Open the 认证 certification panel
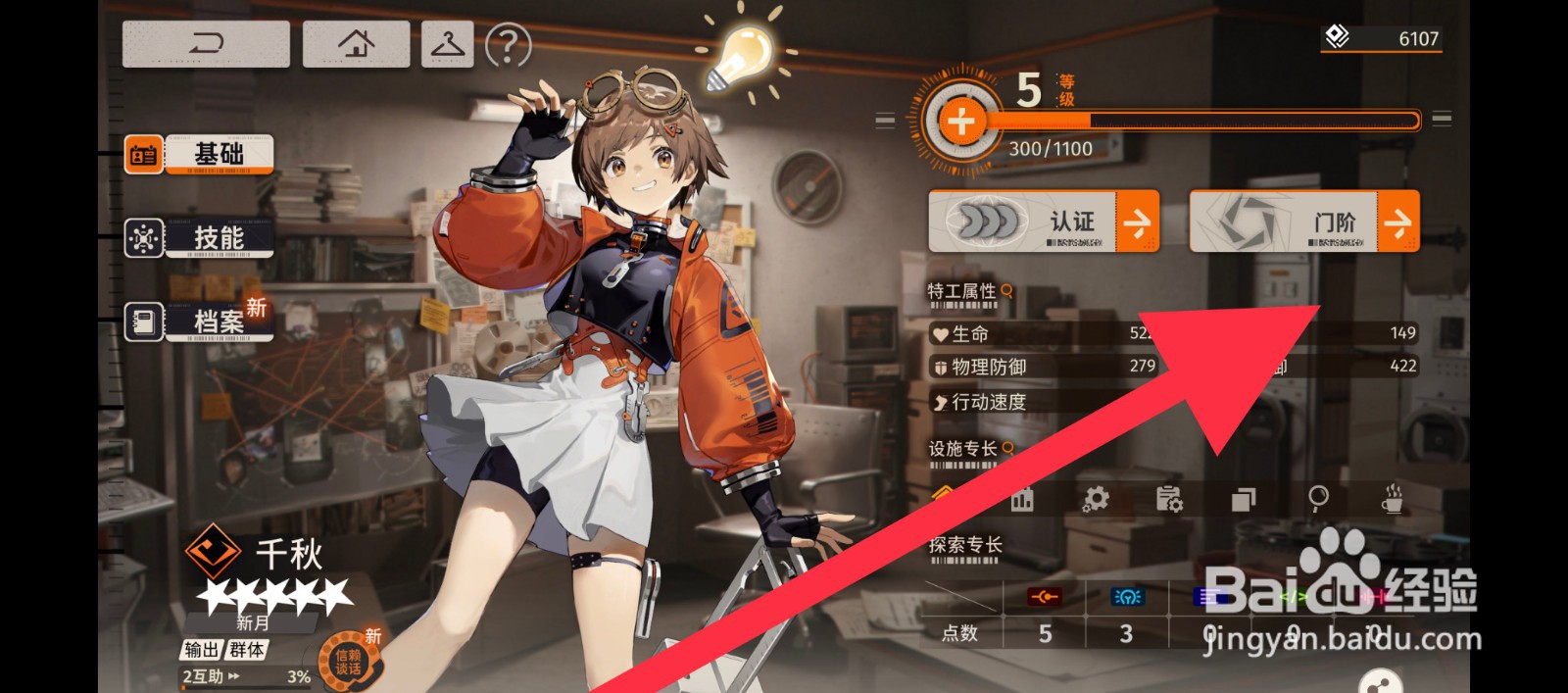The height and width of the screenshot is (693, 1568). [1044, 222]
